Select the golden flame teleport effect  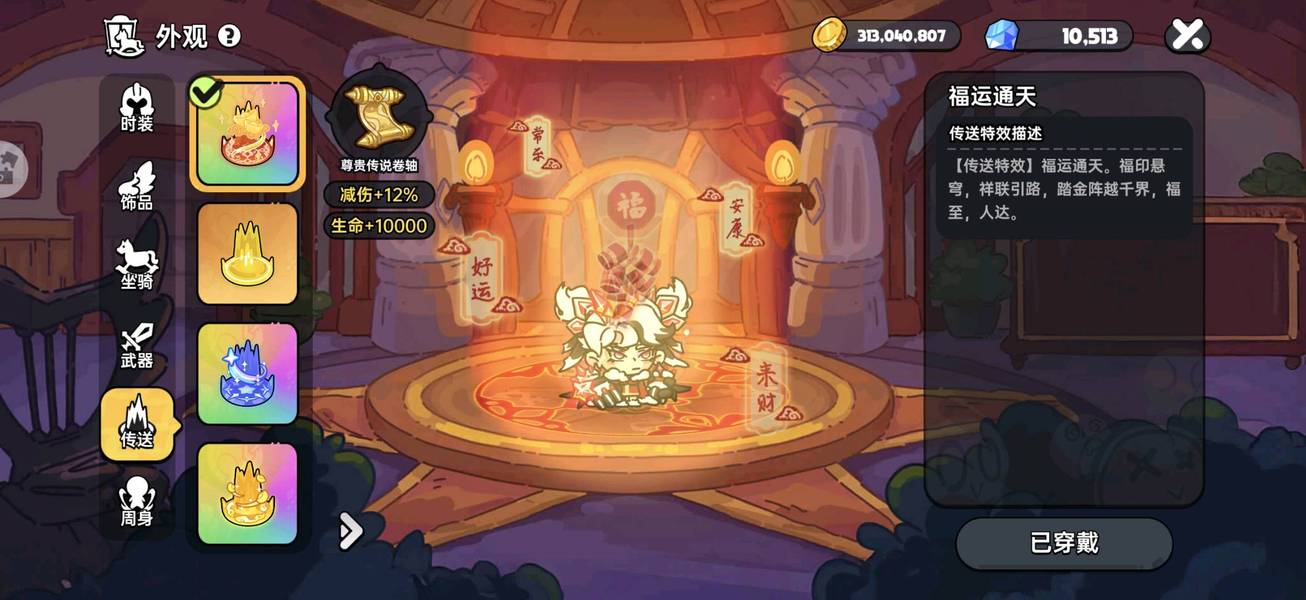[x=247, y=493]
